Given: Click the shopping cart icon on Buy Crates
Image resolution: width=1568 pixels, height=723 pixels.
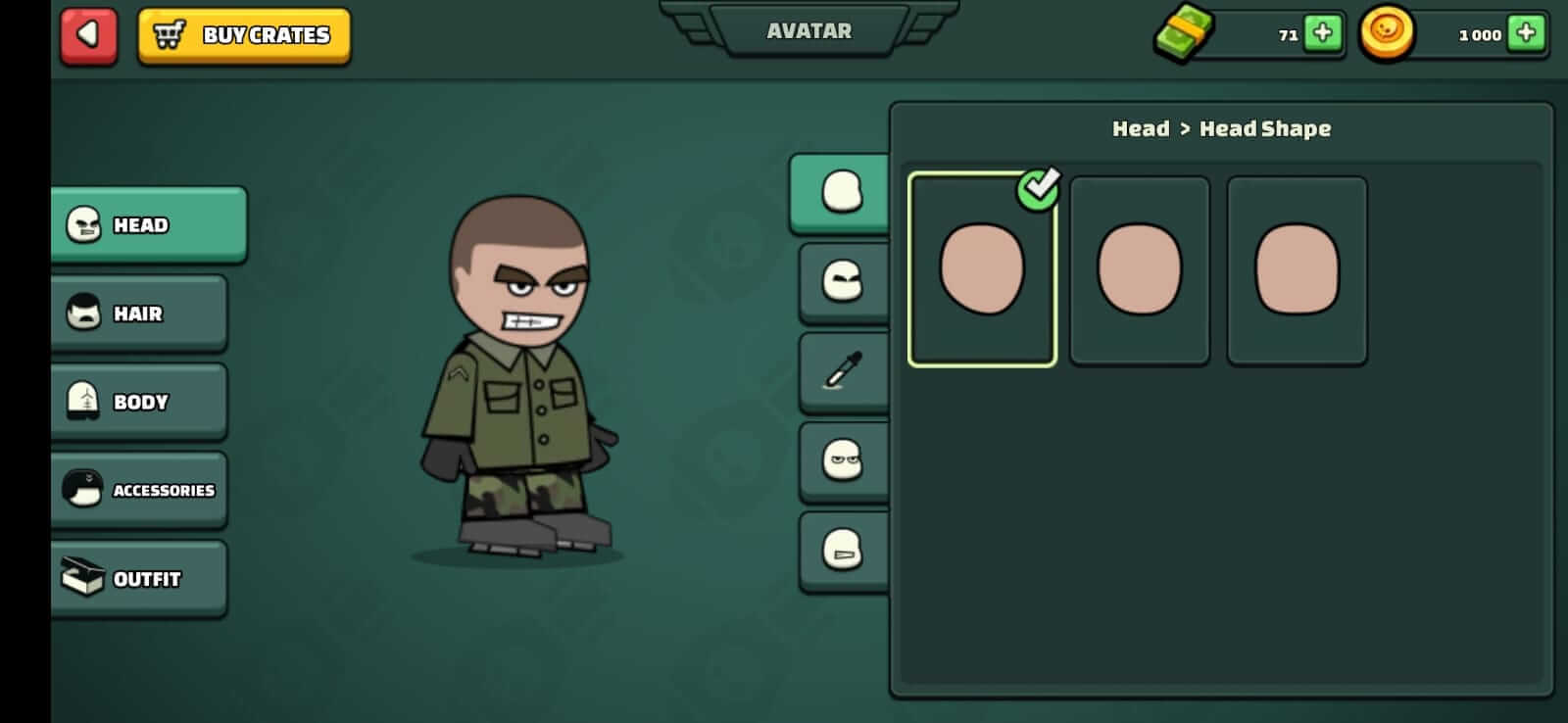Looking at the screenshot, I should [169, 33].
